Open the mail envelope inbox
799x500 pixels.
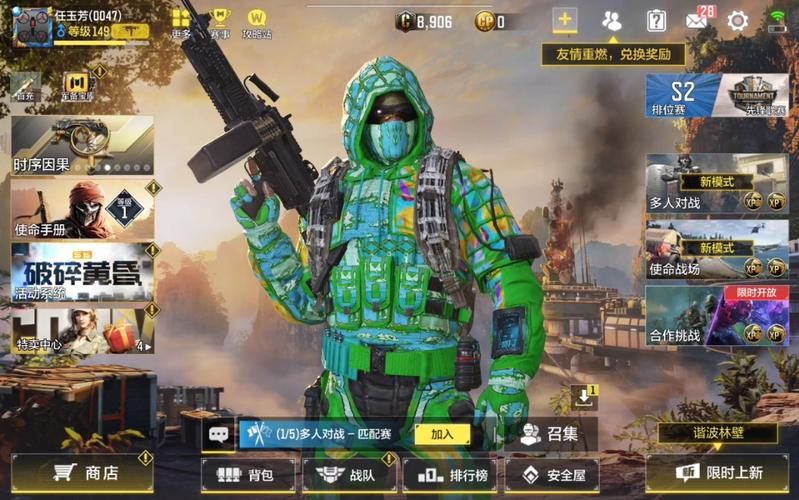pos(696,20)
